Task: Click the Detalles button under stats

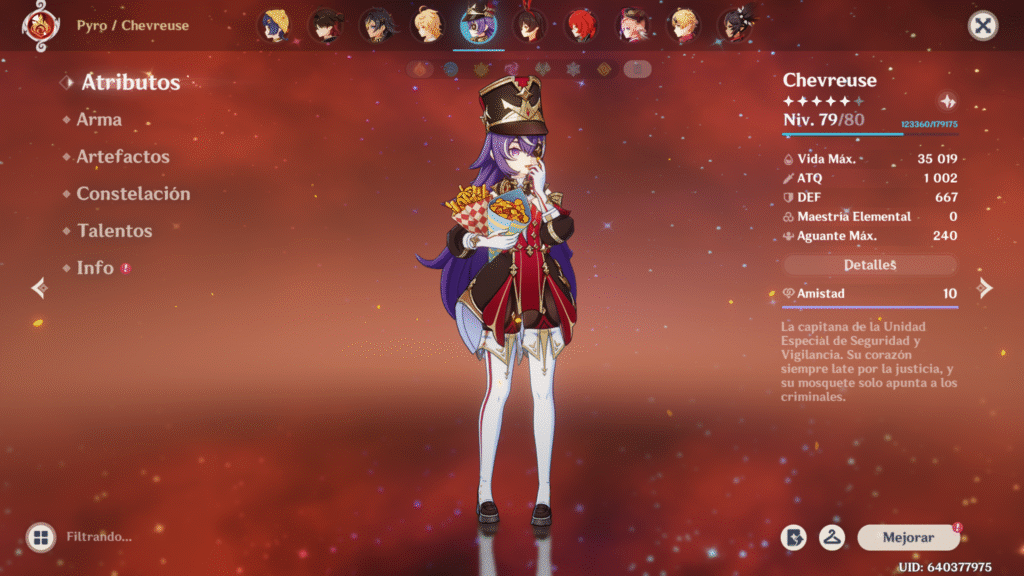Action: (870, 265)
